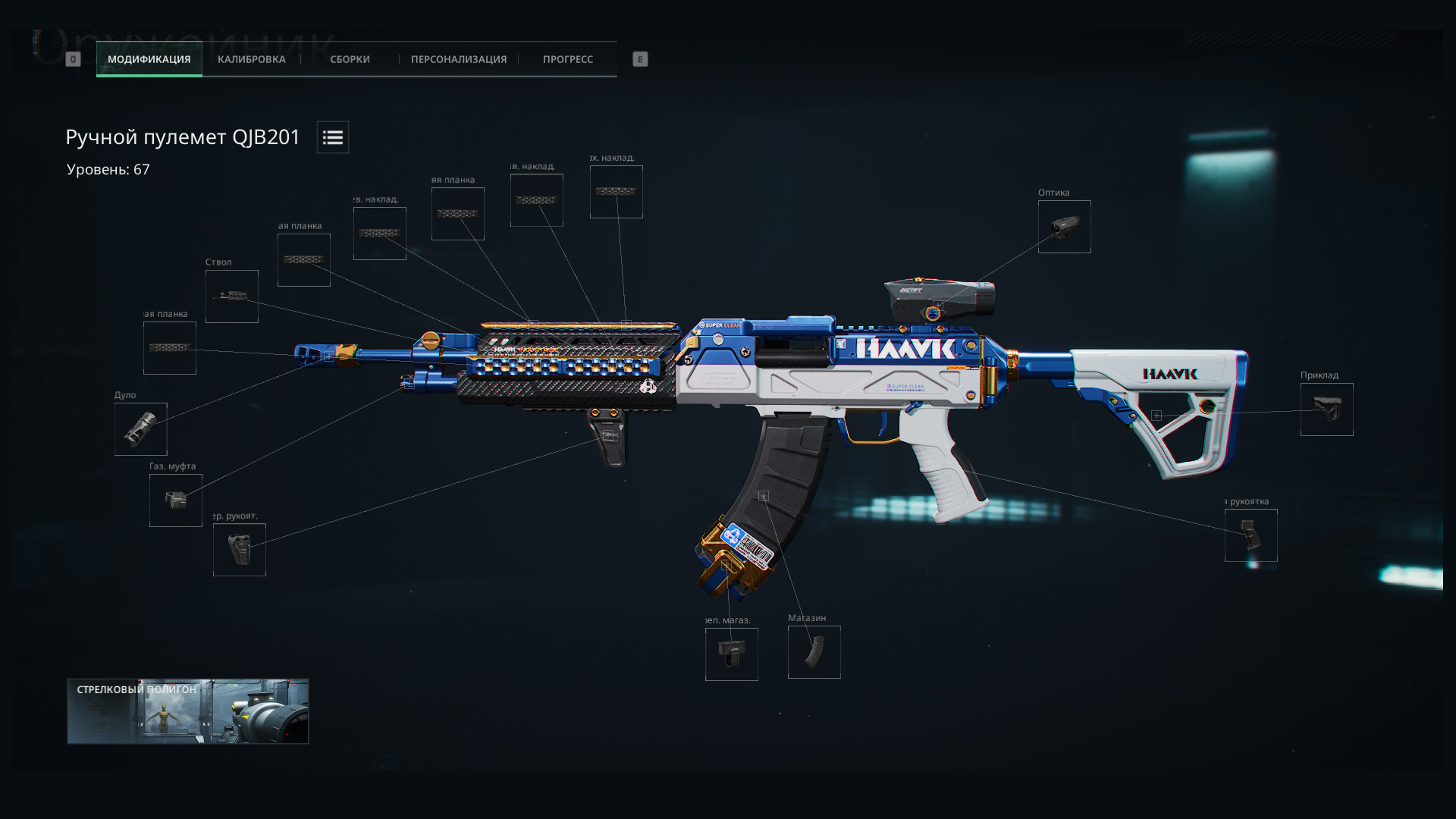Choose the Приклад stock slot
The width and height of the screenshot is (1456, 819).
pyautogui.click(x=1326, y=409)
